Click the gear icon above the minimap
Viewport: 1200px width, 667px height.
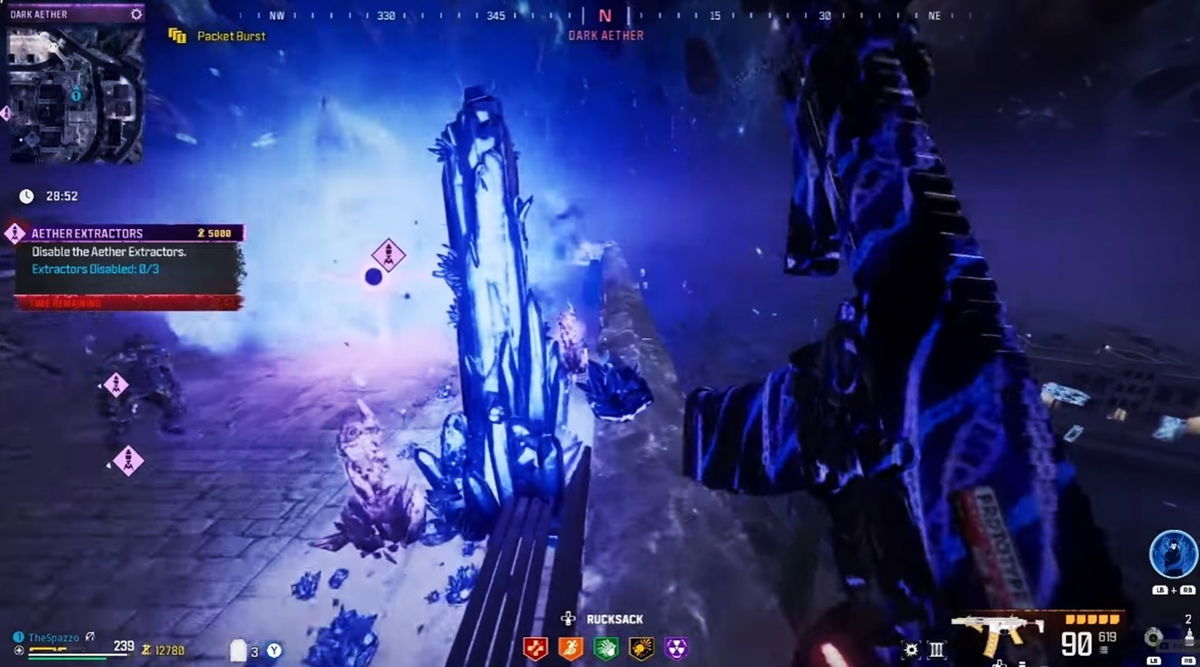pos(135,15)
